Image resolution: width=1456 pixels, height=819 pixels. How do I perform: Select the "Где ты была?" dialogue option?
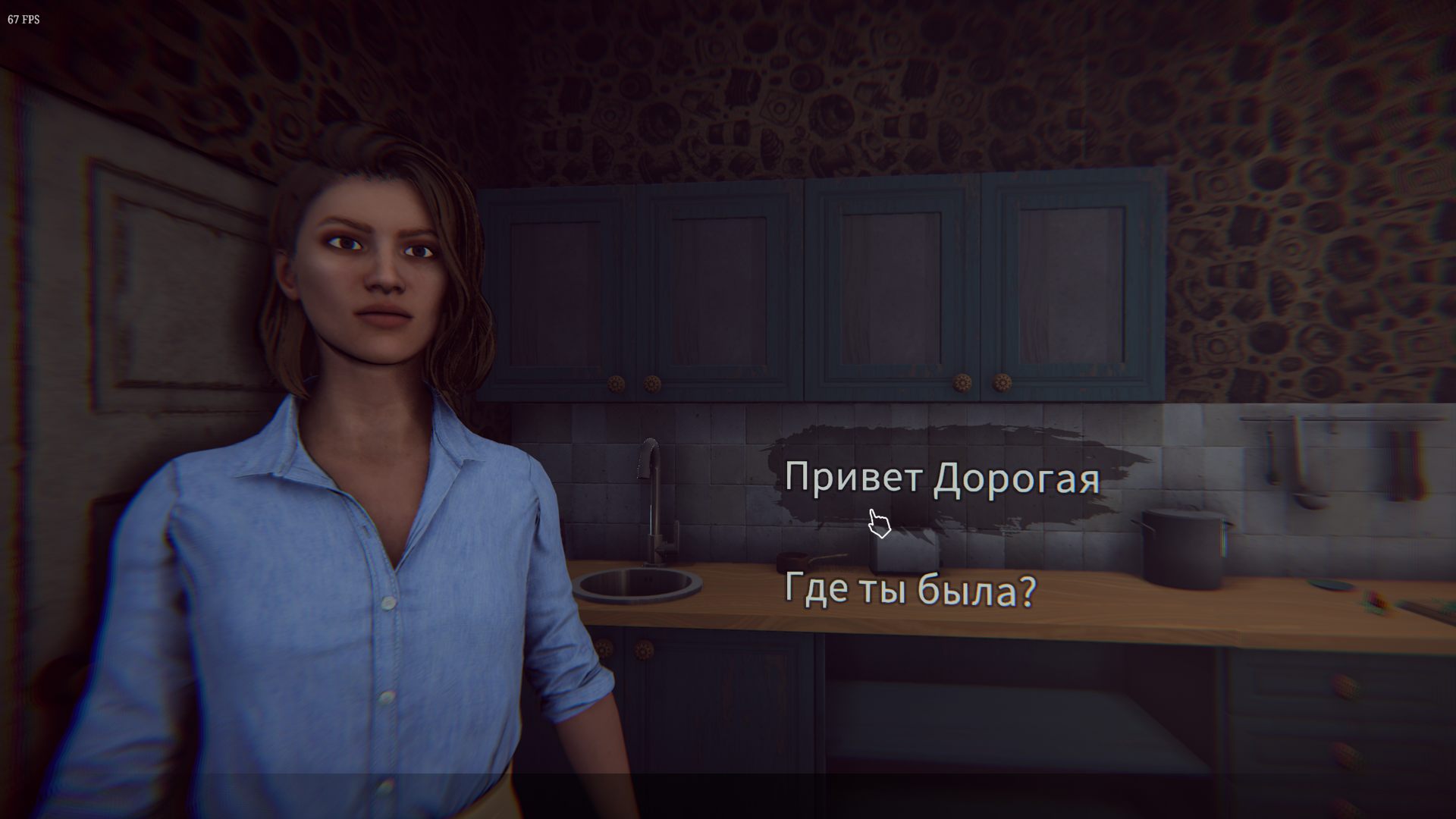coord(909,590)
